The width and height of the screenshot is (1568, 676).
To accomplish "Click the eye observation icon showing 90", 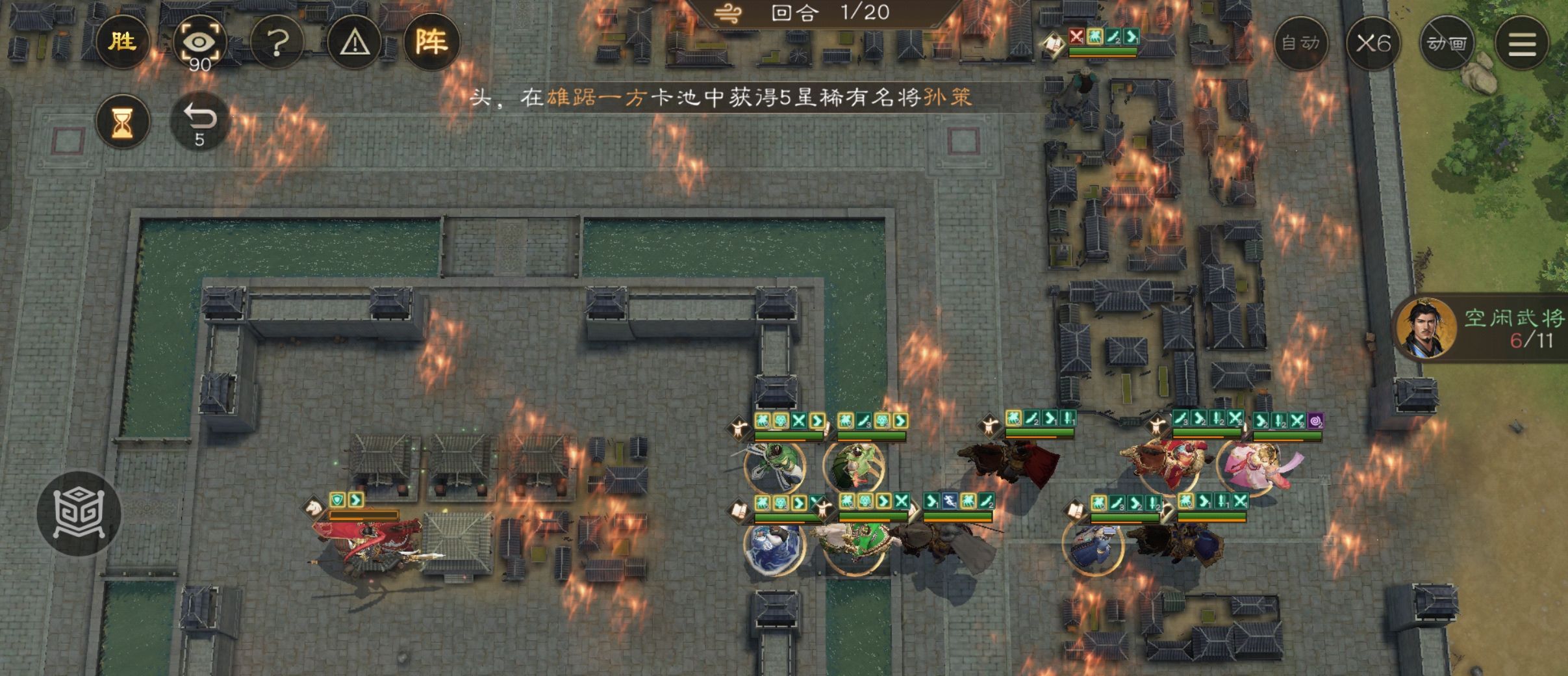I will pyautogui.click(x=200, y=41).
